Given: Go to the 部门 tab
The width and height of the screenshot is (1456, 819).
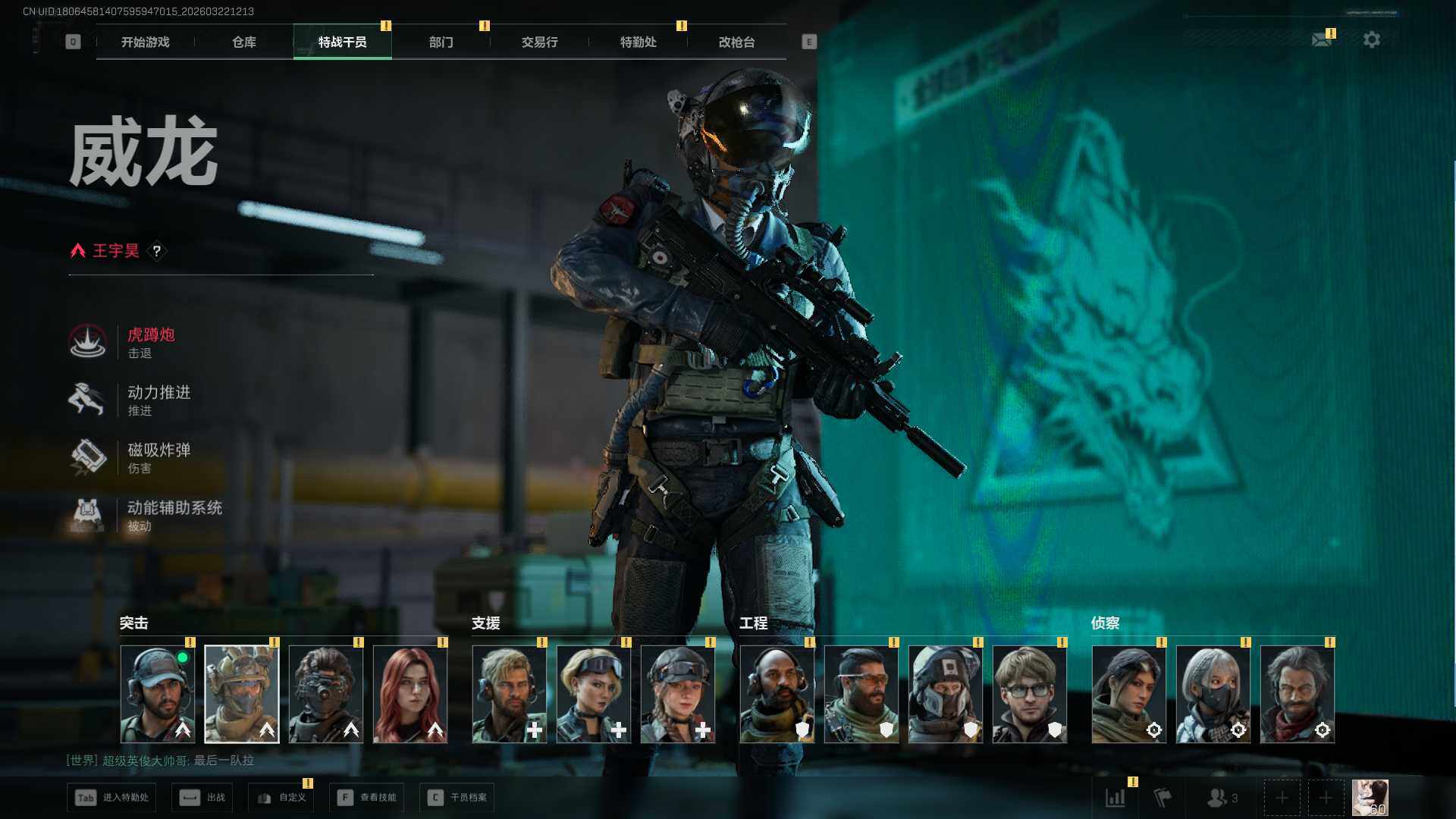Looking at the screenshot, I should click(441, 42).
